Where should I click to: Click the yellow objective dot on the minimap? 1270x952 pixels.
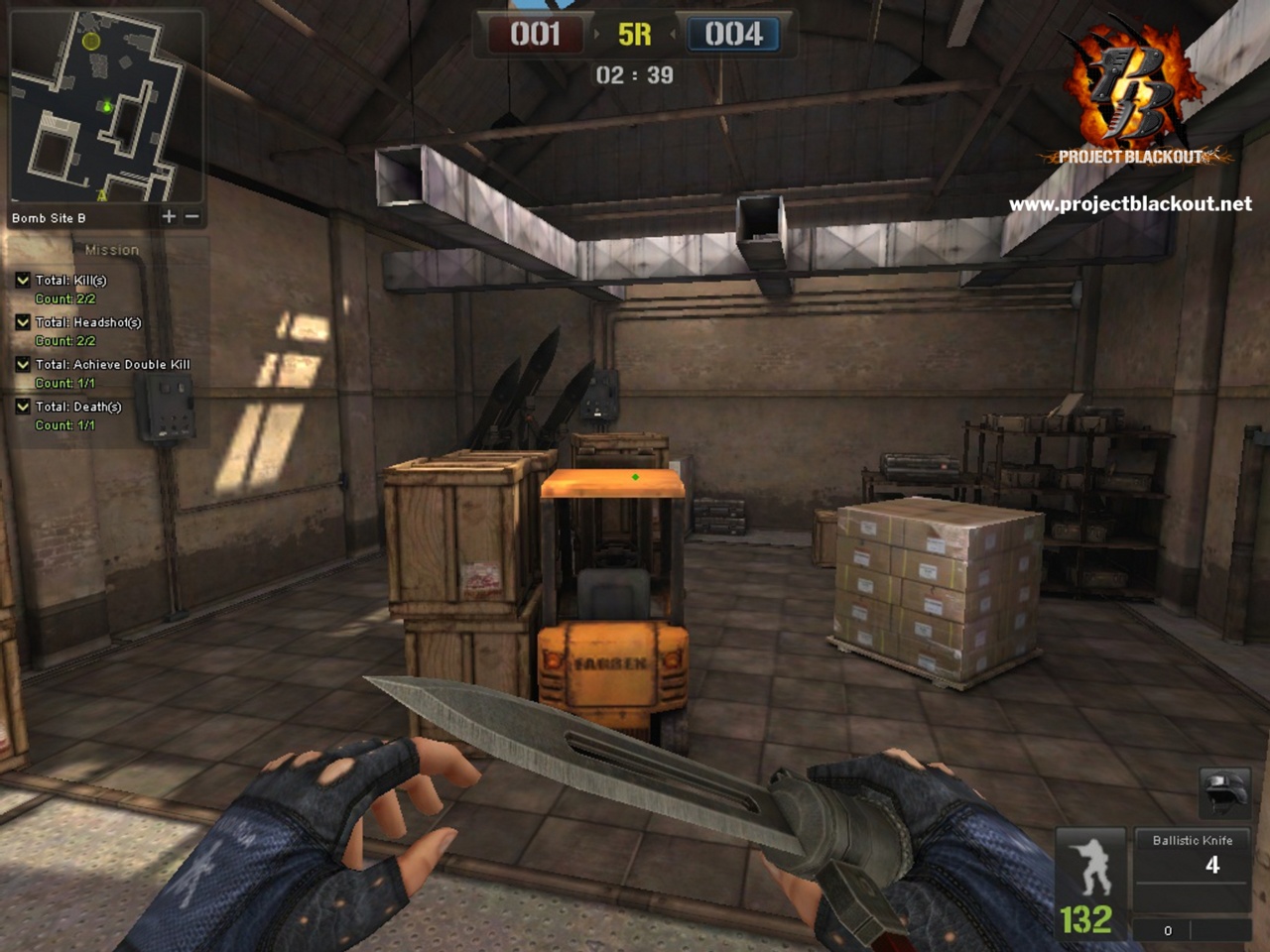(x=90, y=41)
